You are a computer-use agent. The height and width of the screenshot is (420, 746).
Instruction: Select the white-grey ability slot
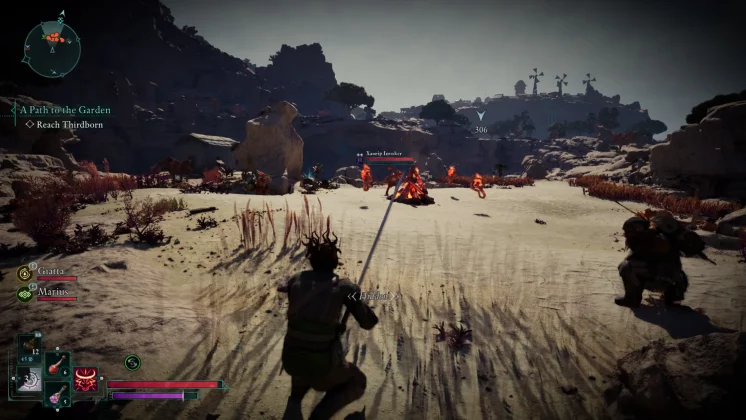coord(27,381)
